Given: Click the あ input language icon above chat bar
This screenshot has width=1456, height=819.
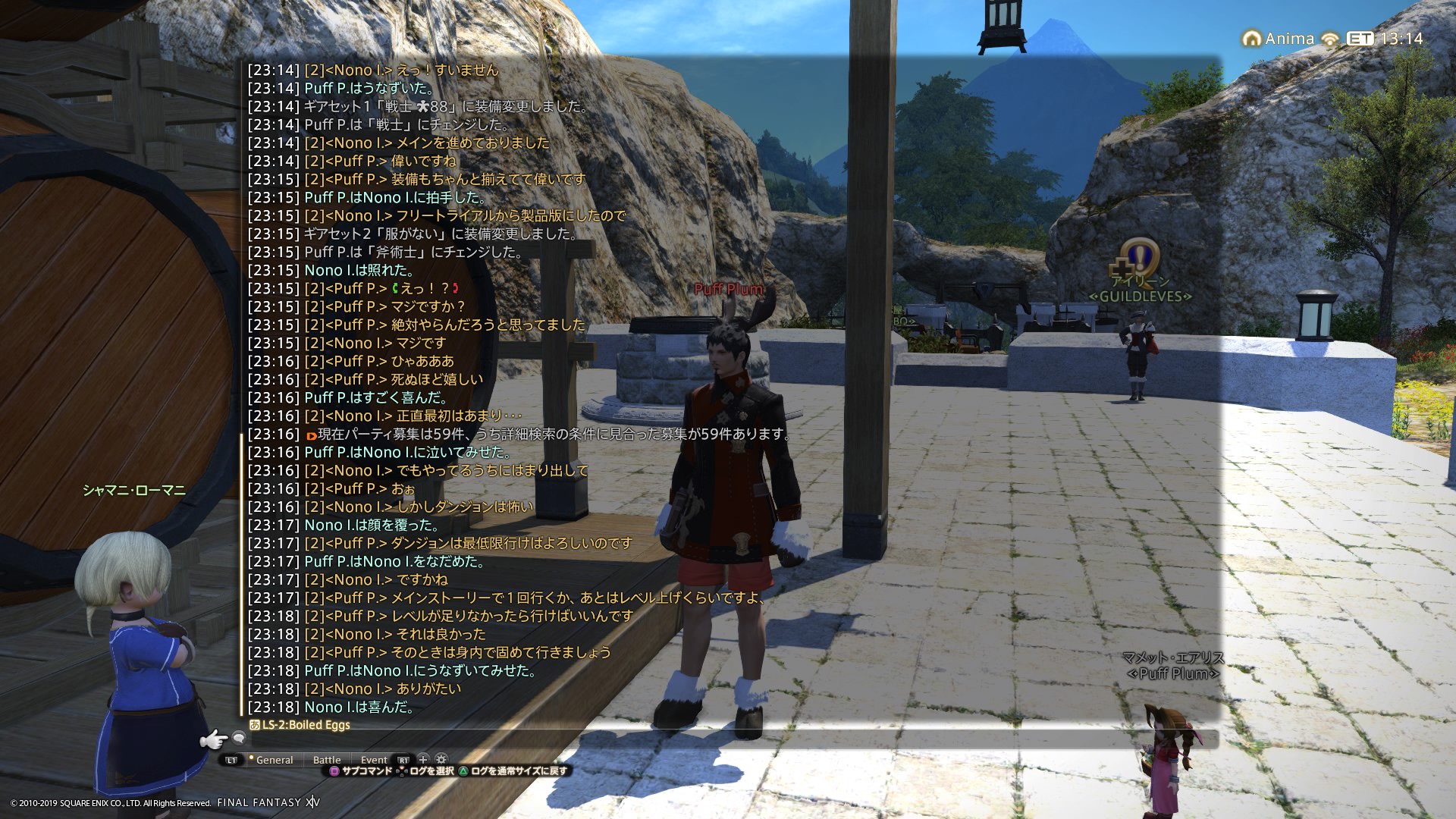Looking at the screenshot, I should tap(255, 724).
